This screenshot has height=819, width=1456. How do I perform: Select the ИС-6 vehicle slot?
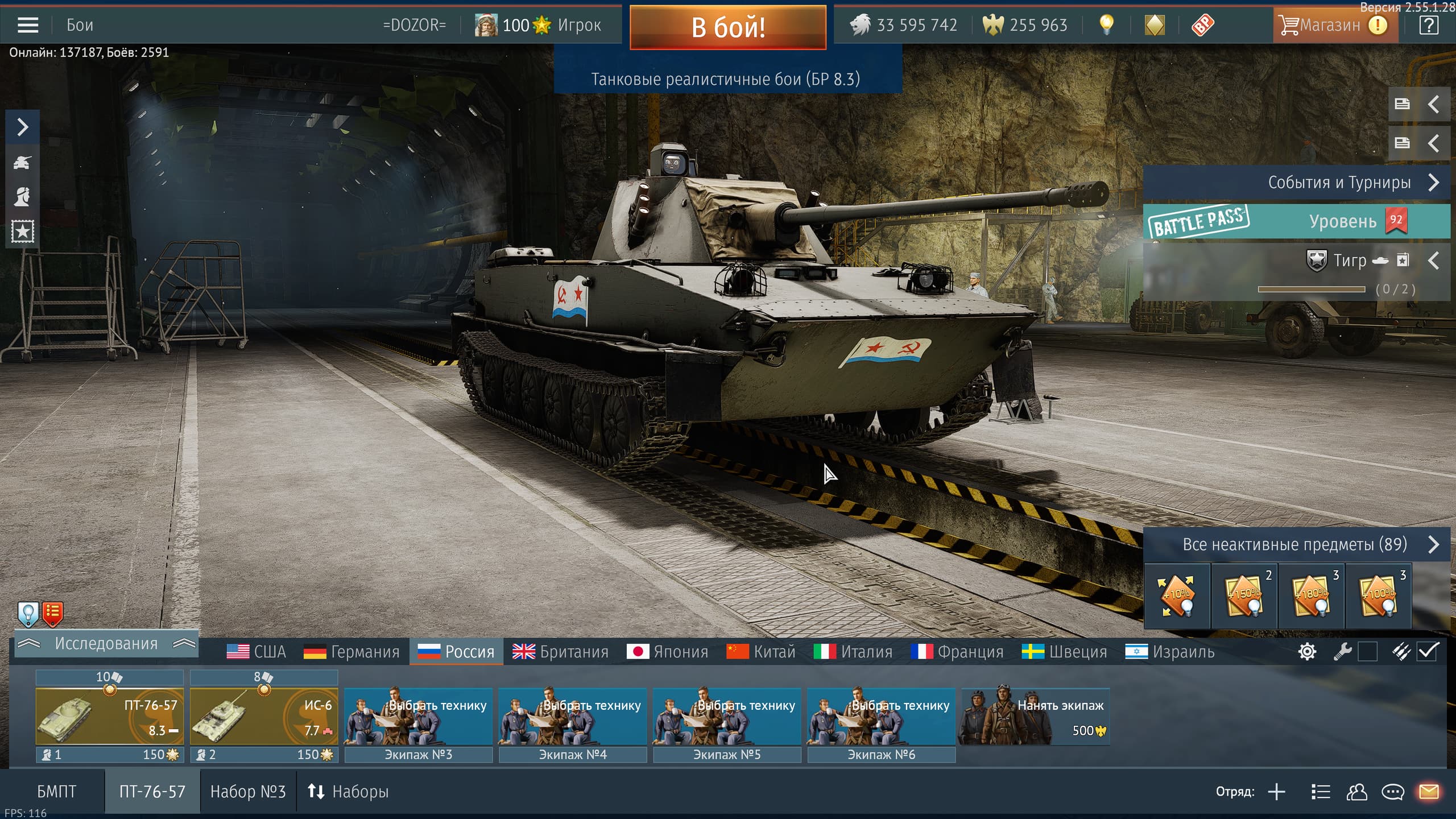point(264,717)
